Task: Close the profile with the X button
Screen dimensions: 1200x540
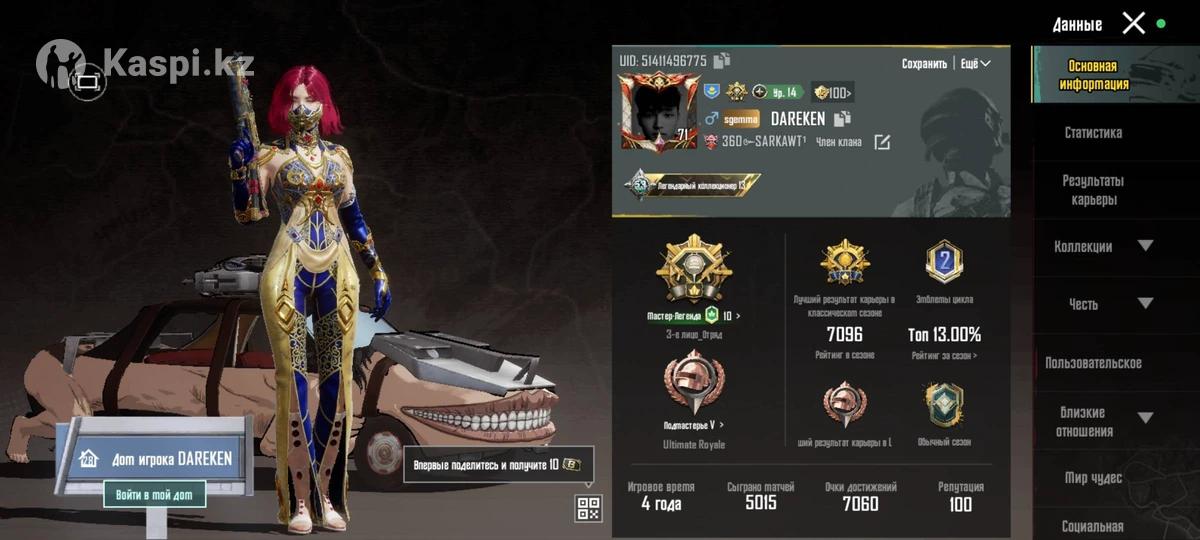Action: tap(1133, 23)
